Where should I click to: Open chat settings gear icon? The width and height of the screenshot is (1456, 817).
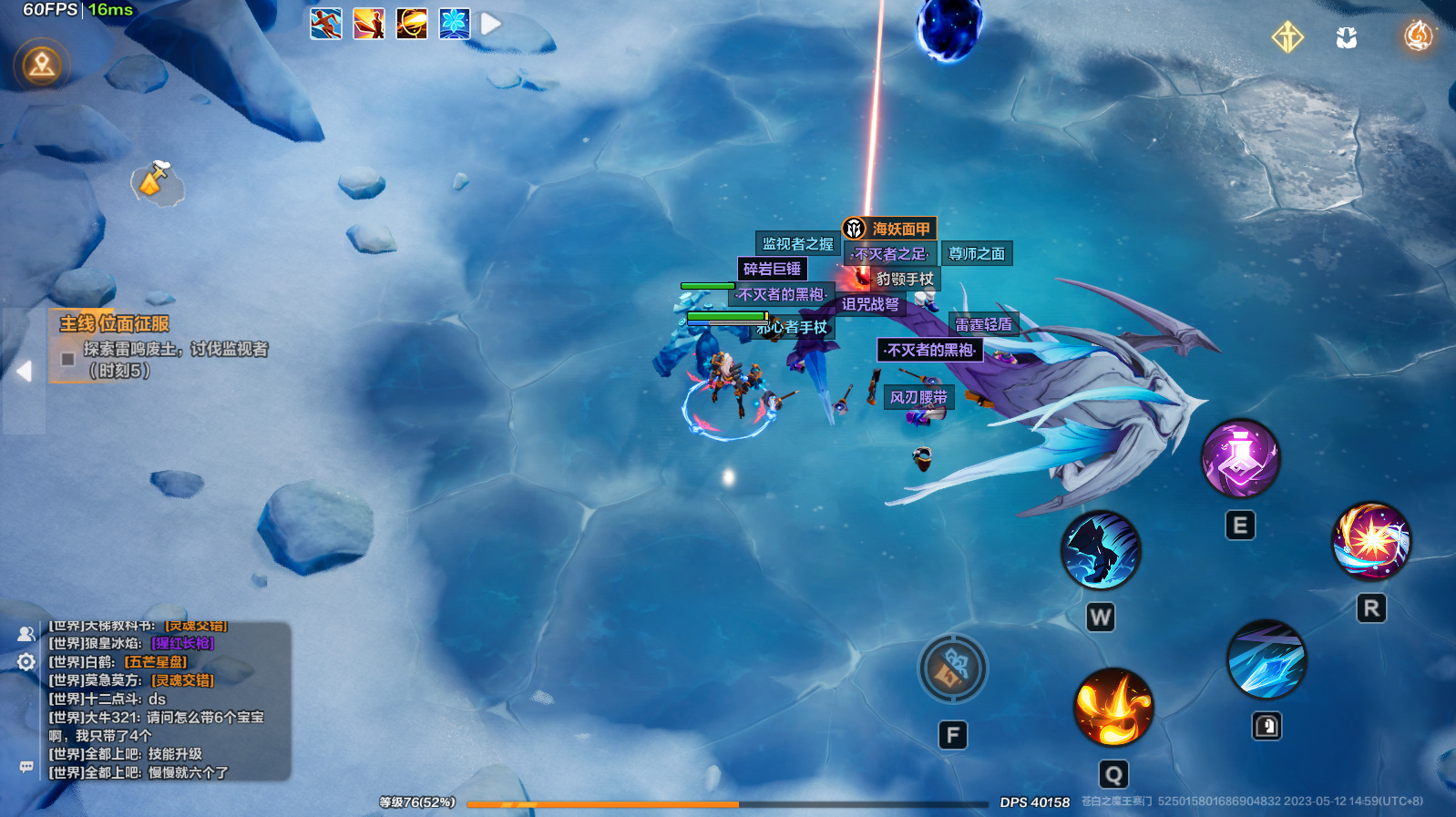(26, 662)
